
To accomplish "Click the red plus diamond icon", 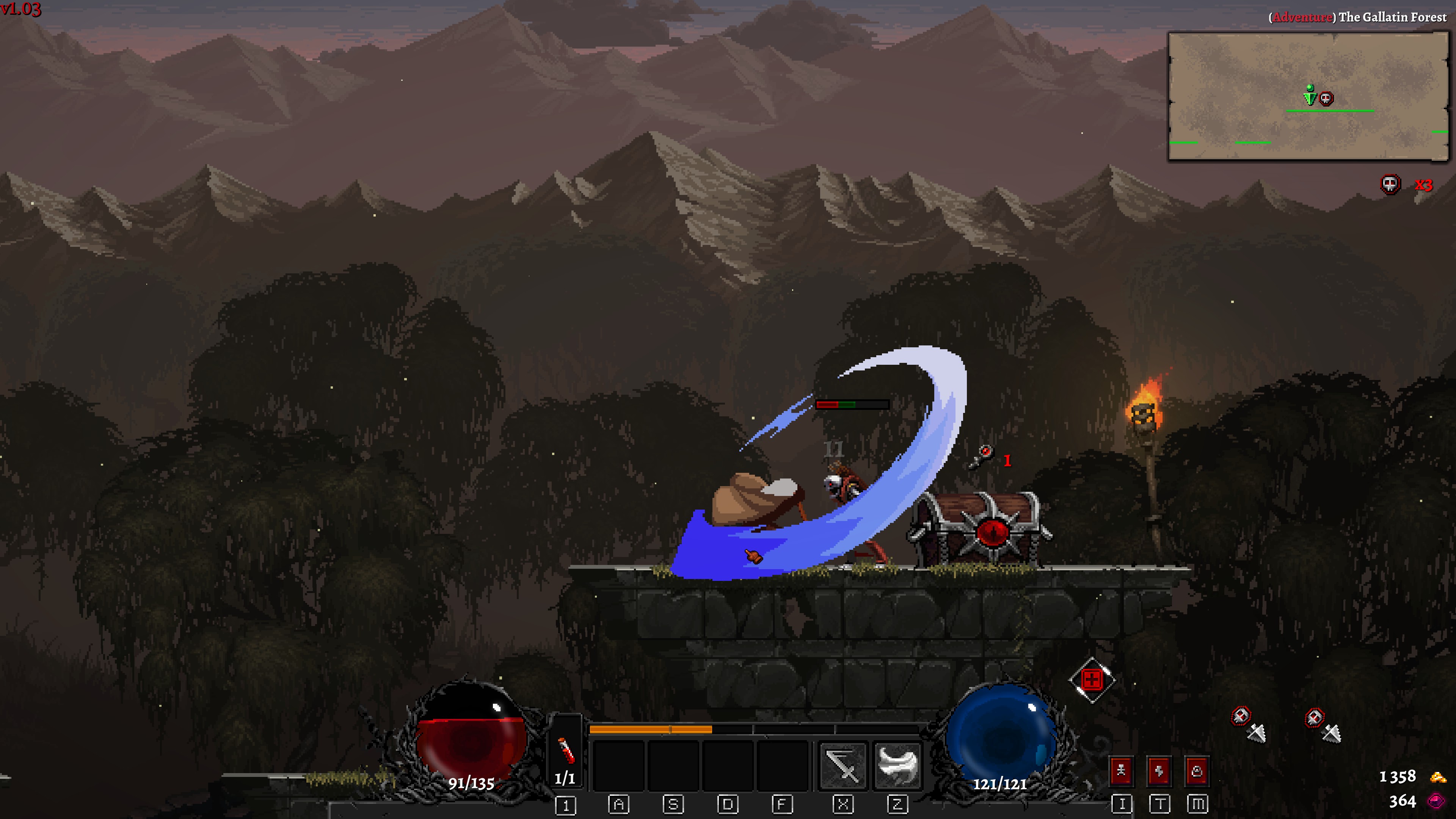I will (1092, 680).
